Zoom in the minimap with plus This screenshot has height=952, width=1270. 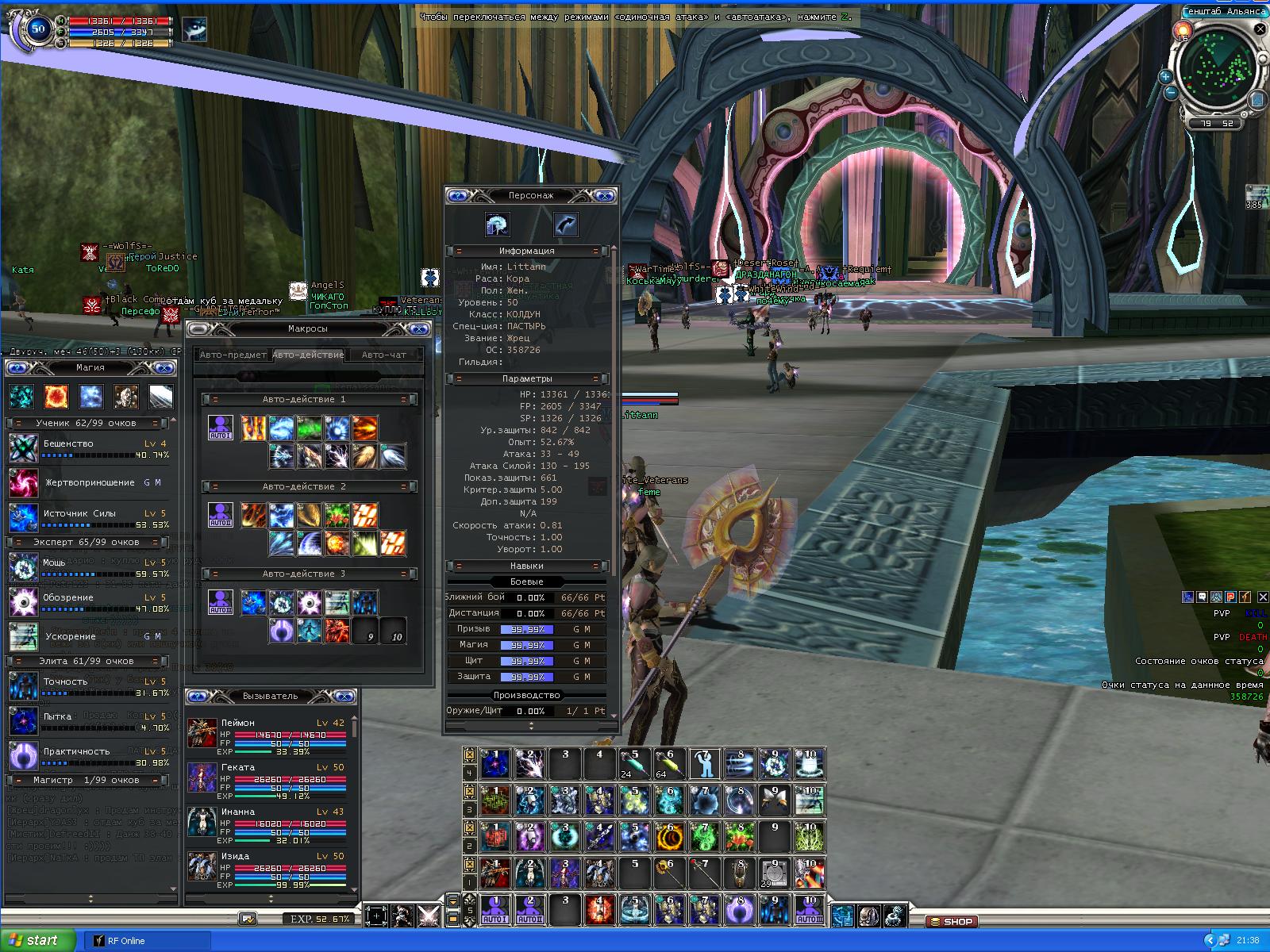1165,77
